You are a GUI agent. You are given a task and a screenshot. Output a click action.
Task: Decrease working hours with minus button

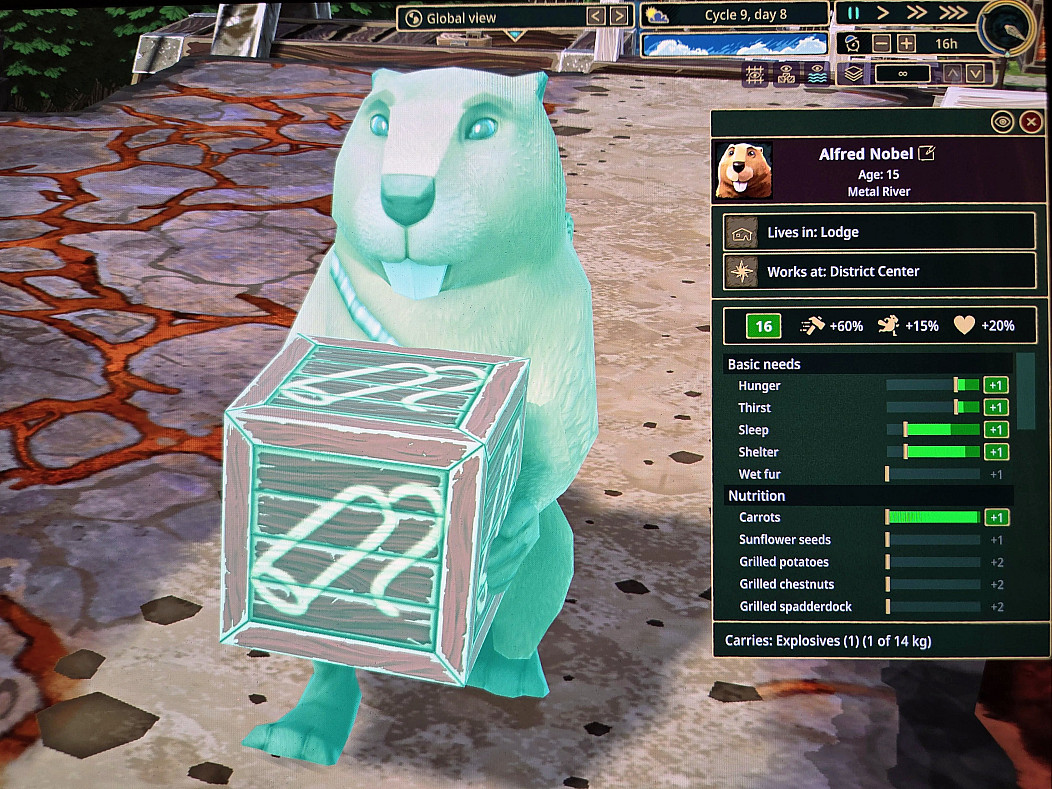[x=881, y=44]
